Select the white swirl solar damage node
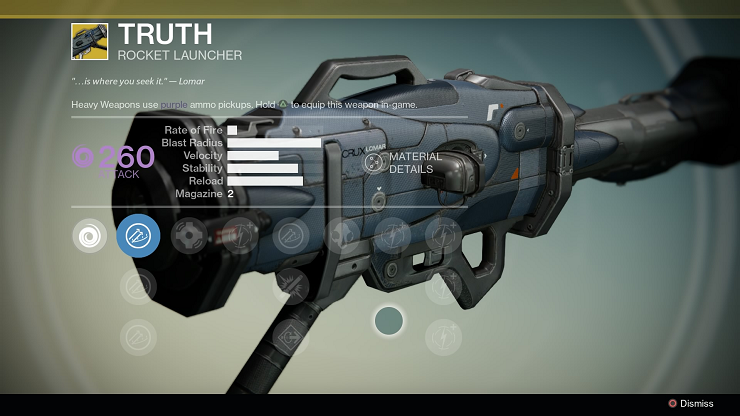 90,237
